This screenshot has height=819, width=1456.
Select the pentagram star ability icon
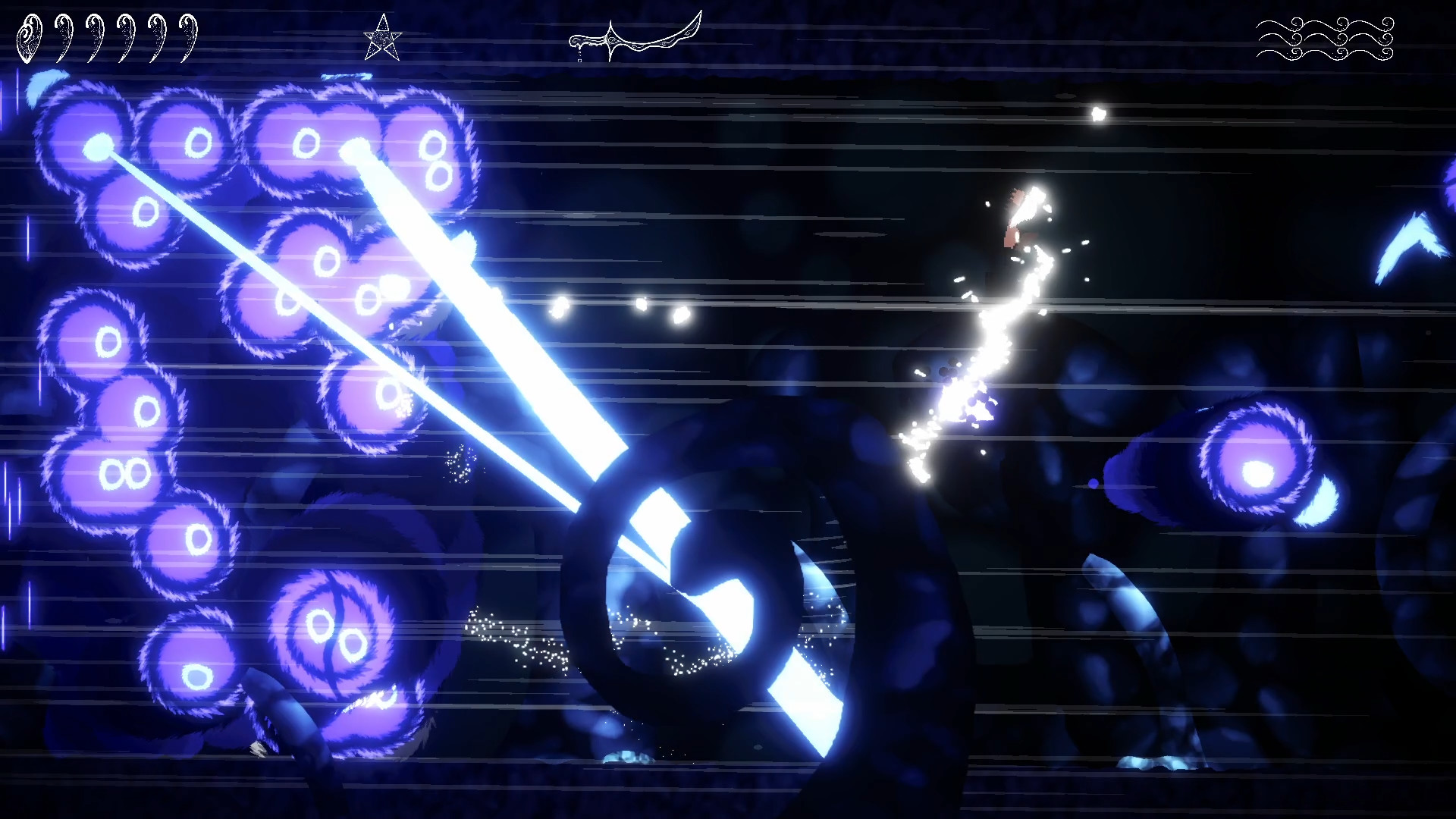point(384,36)
